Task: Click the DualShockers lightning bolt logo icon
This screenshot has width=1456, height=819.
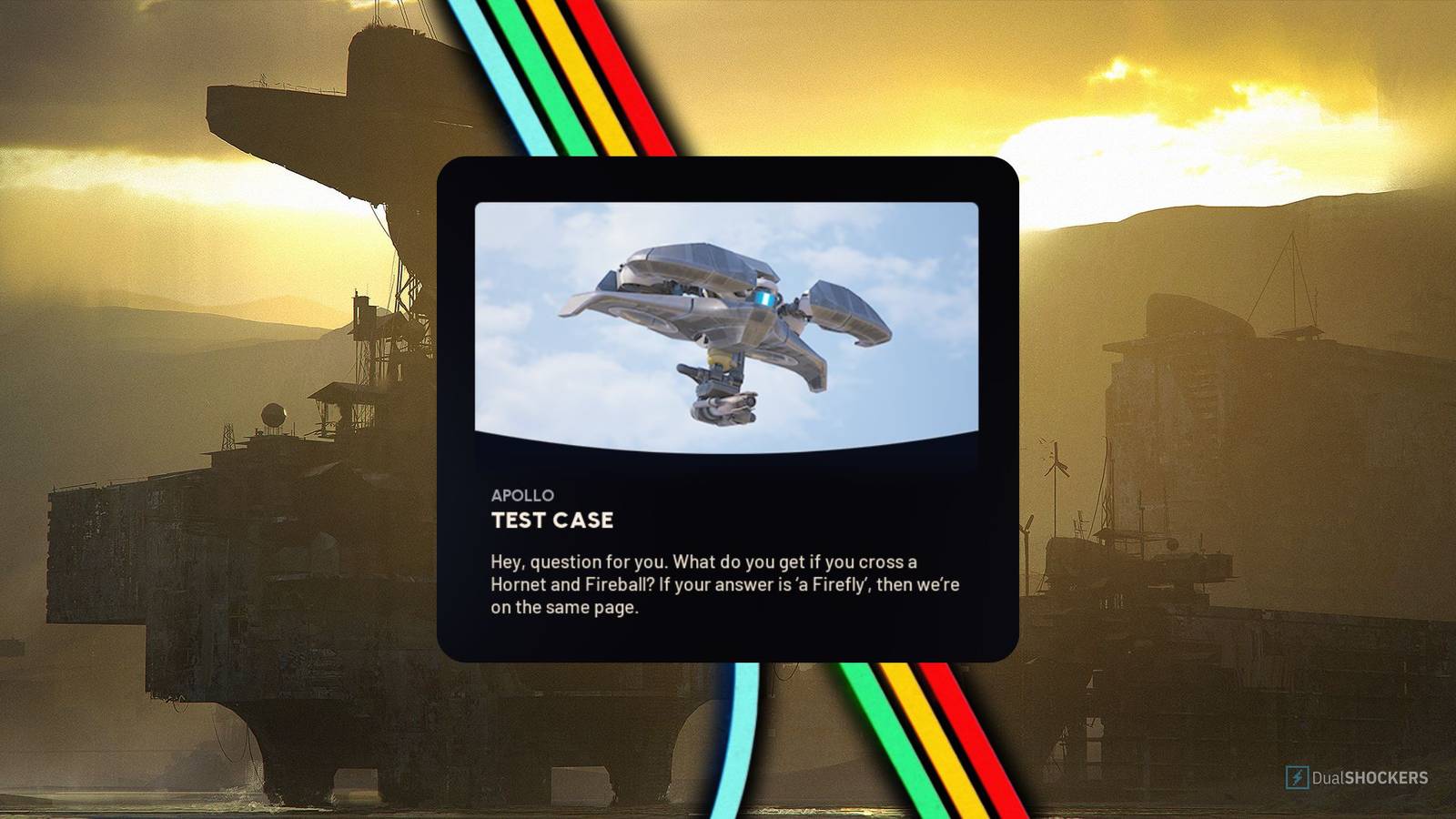Action: click(x=1298, y=776)
